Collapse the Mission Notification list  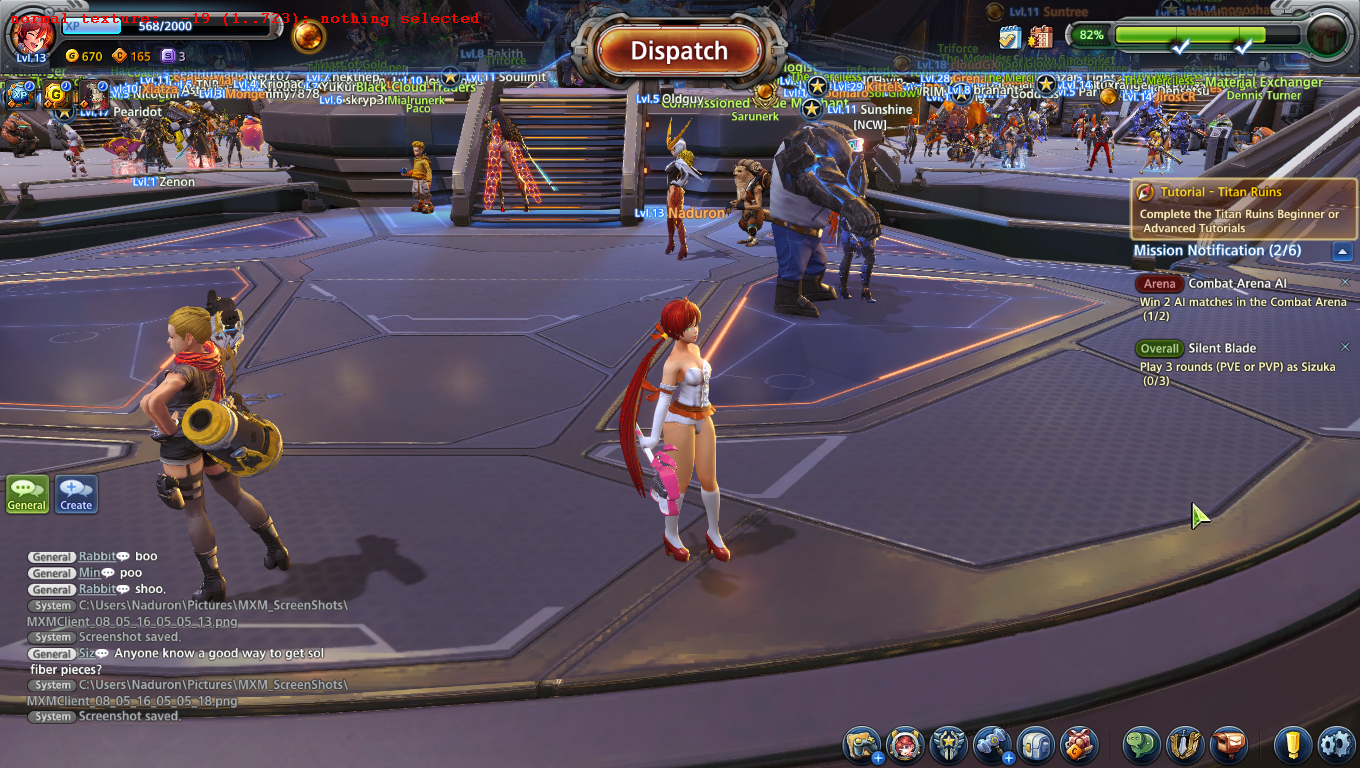click(x=1343, y=252)
